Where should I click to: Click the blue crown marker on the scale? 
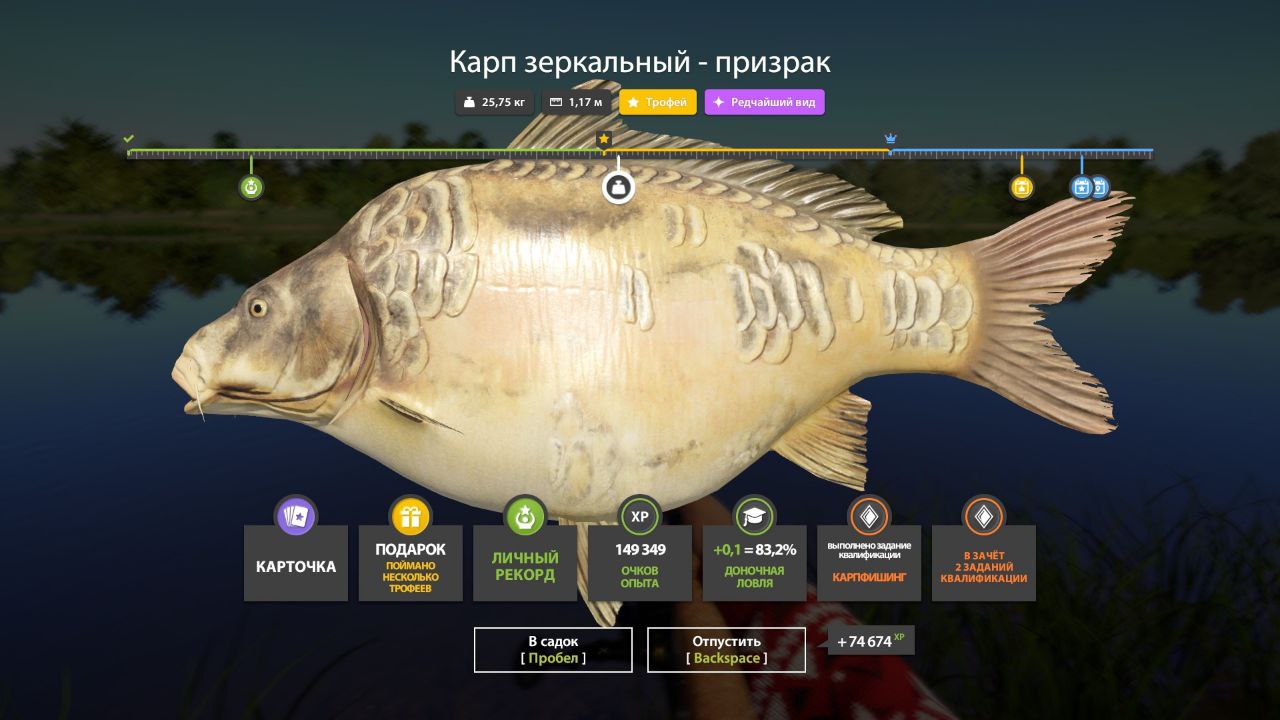coord(890,138)
